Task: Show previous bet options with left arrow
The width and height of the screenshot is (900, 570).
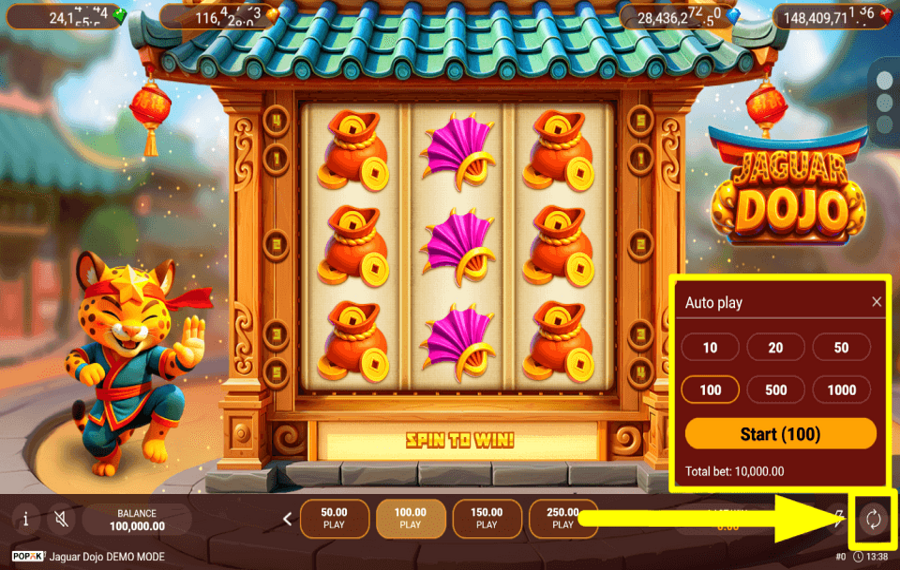Action: point(288,519)
